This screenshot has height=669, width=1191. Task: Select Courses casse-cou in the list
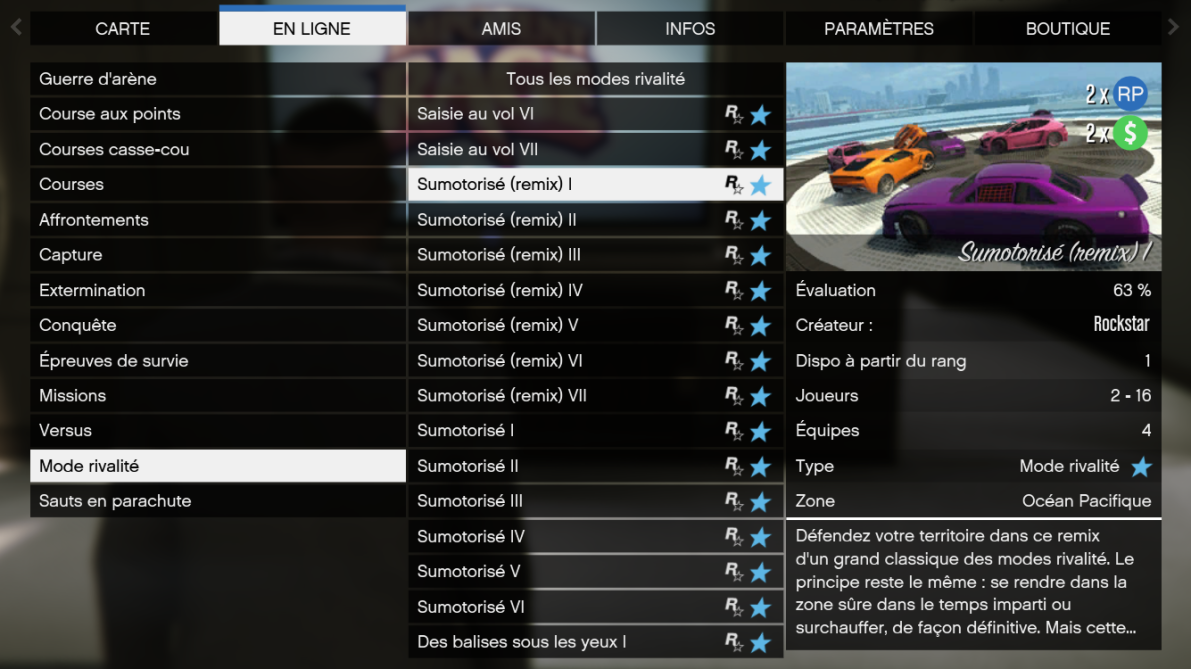pyautogui.click(x=218, y=149)
